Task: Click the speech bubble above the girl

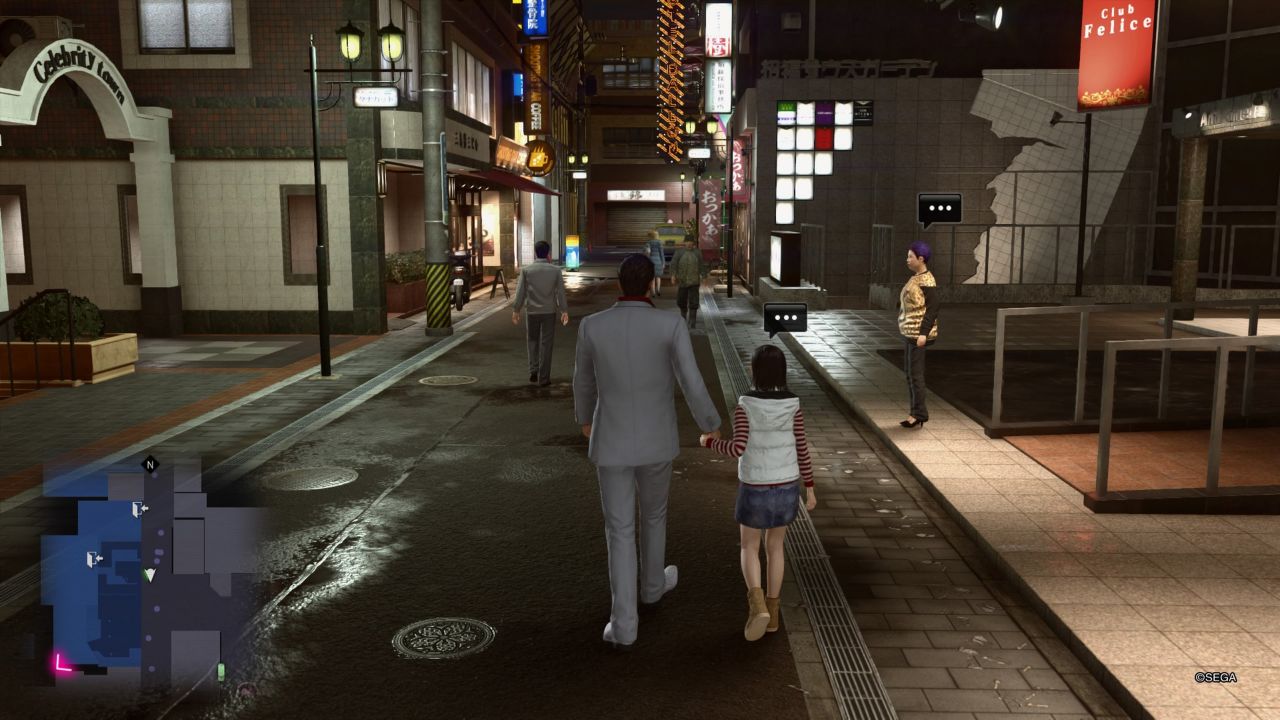Action: (785, 318)
